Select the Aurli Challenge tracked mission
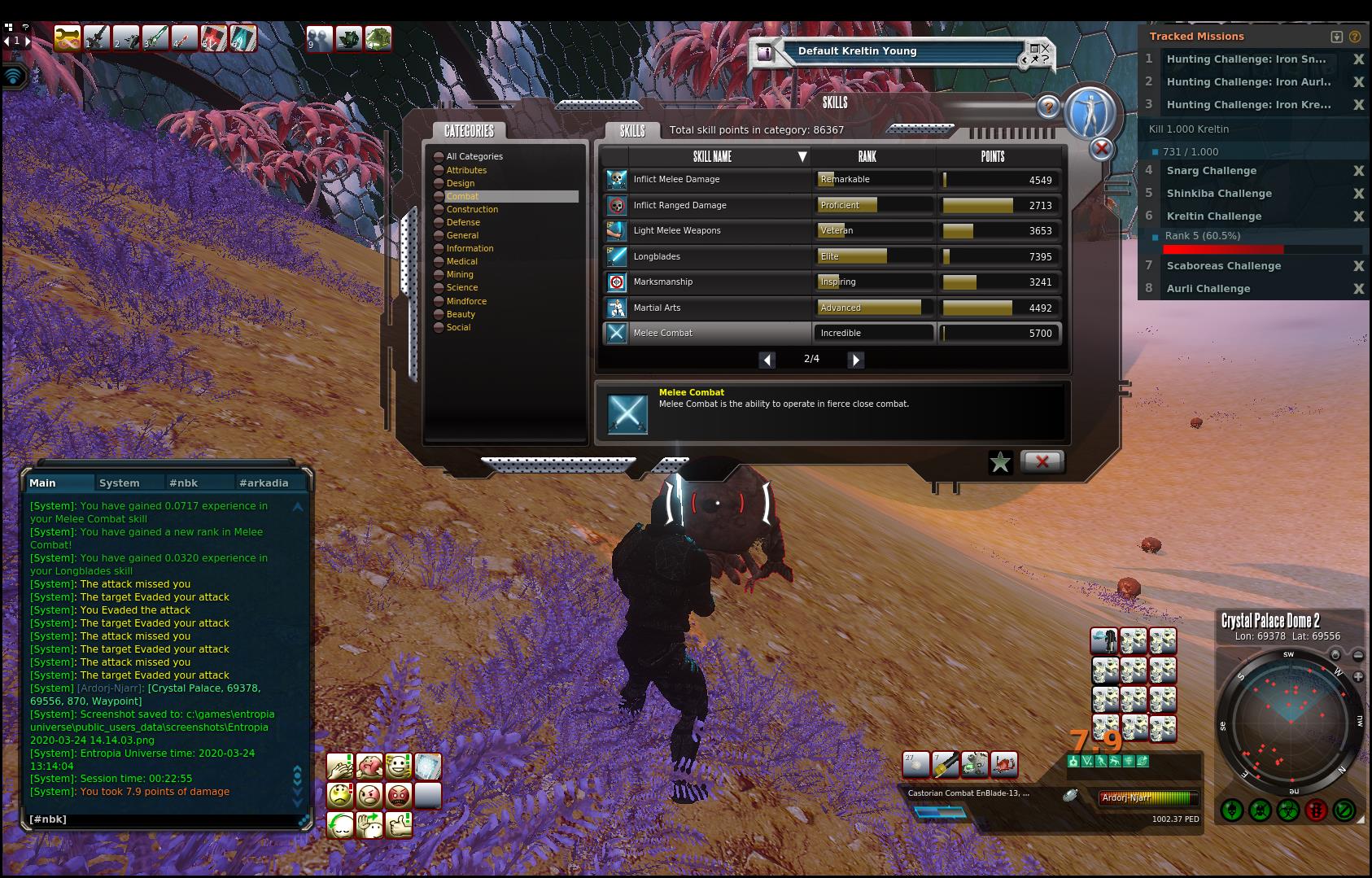This screenshot has width=1372, height=878. (x=1208, y=289)
